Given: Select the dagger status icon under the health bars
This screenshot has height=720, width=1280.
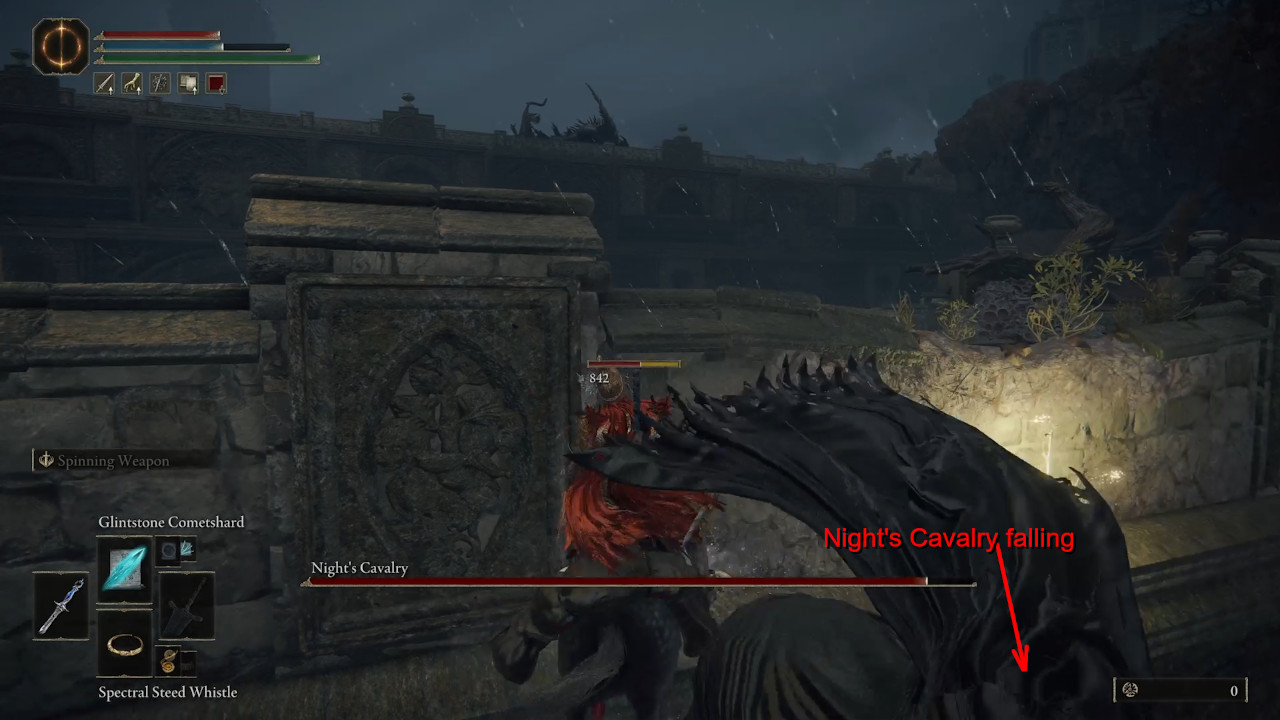Looking at the screenshot, I should pyautogui.click(x=103, y=84).
